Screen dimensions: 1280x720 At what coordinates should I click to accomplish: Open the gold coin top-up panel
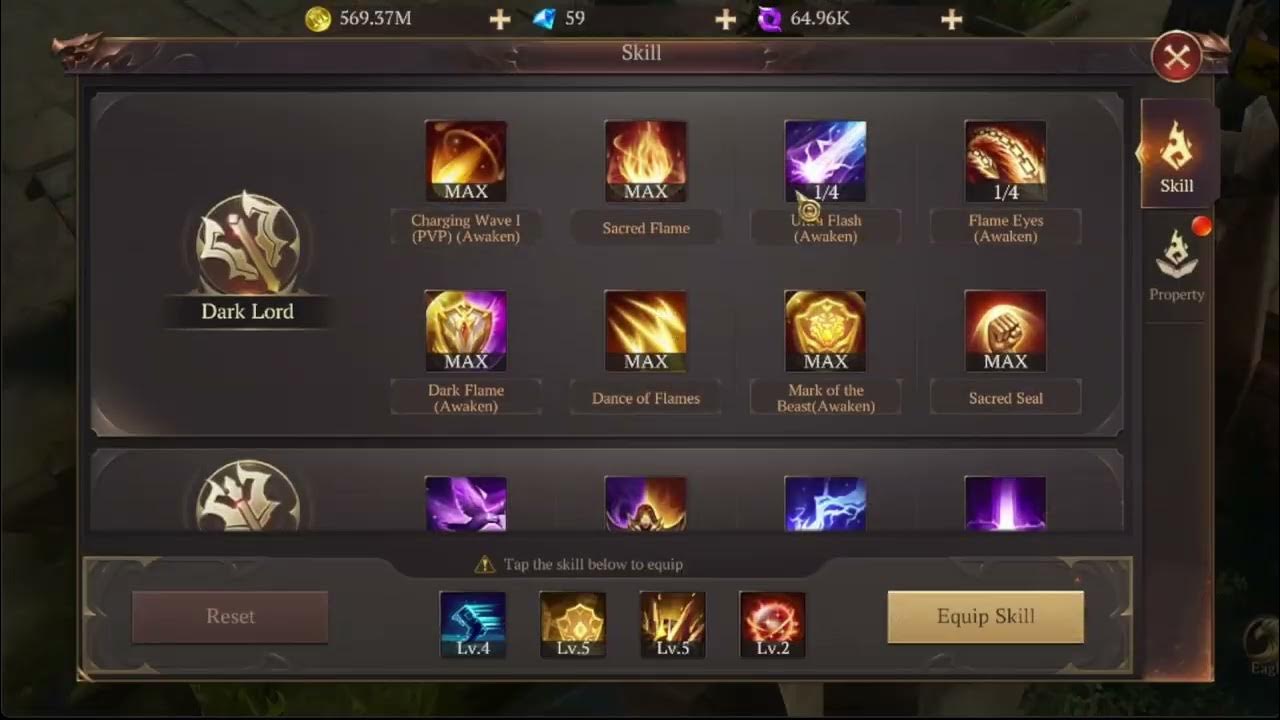[x=498, y=17]
